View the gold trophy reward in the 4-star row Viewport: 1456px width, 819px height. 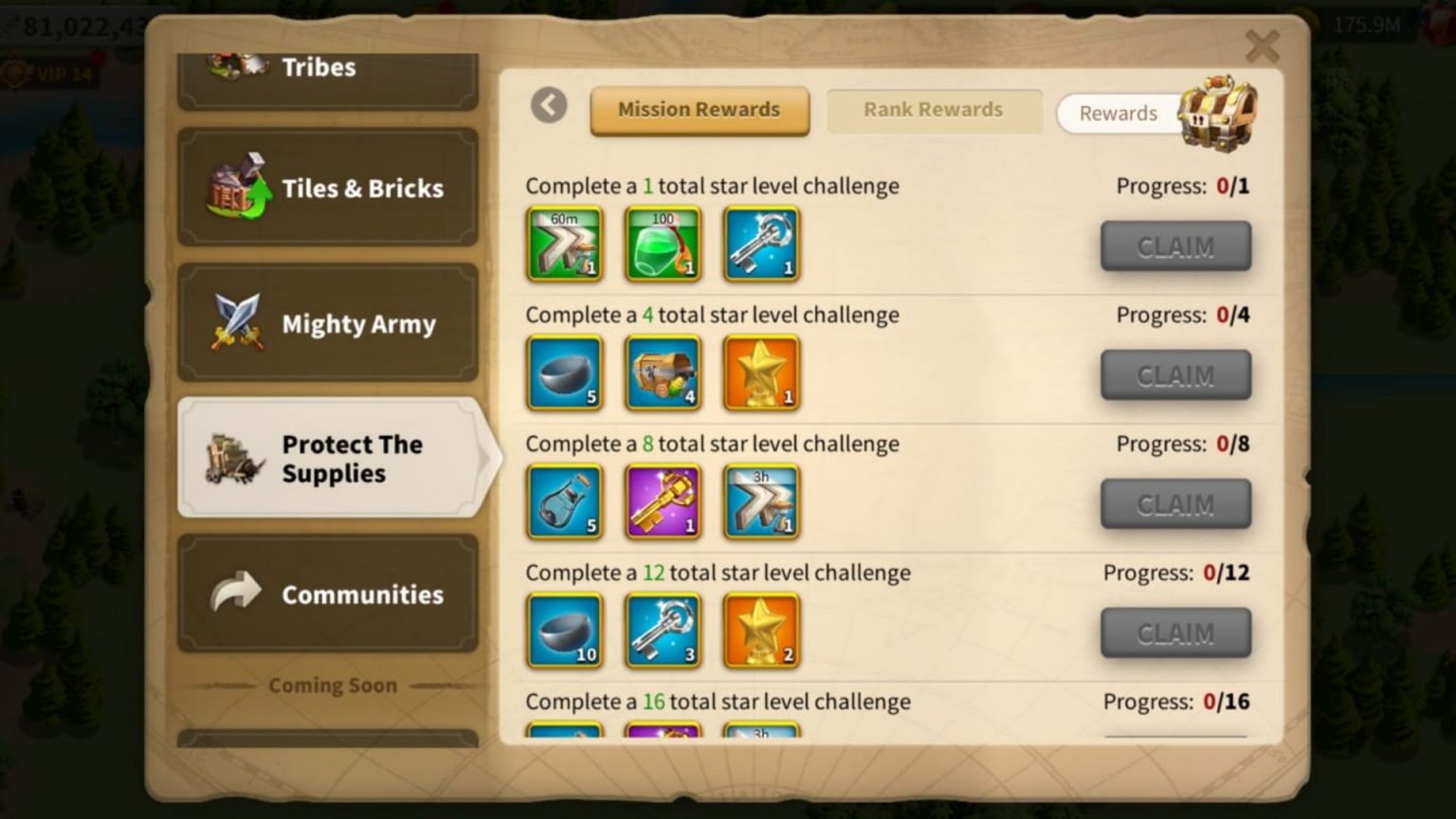[761, 373]
